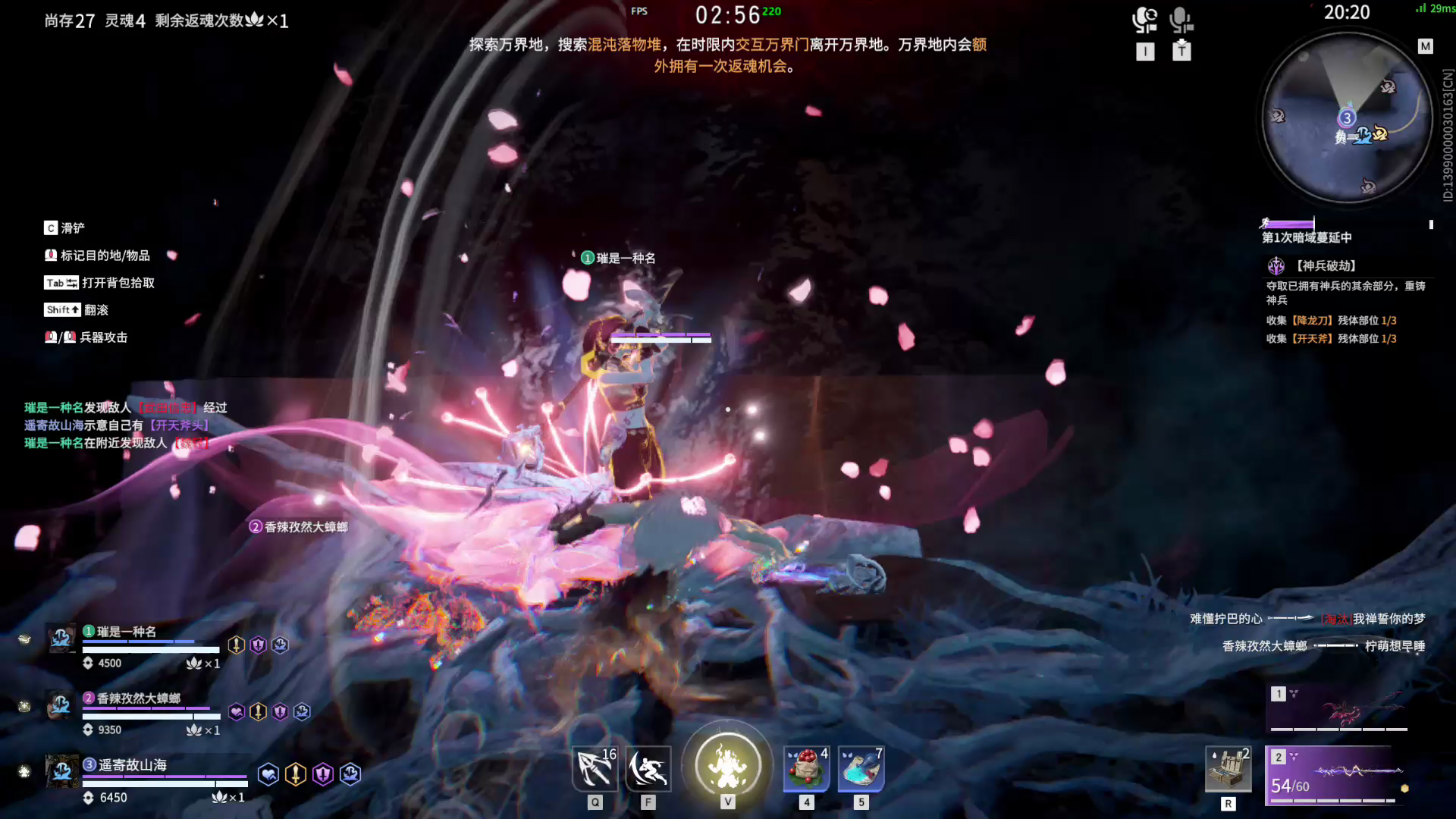This screenshot has width=1456, height=819.
Task: Click the sword attack buff icon on player 1
Action: [x=237, y=643]
